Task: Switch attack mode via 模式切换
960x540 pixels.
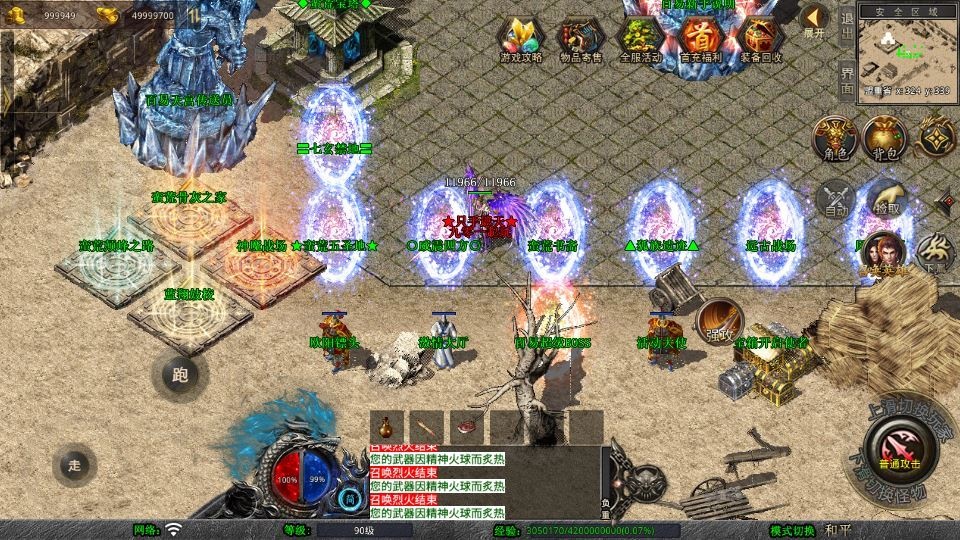Action: (793, 529)
